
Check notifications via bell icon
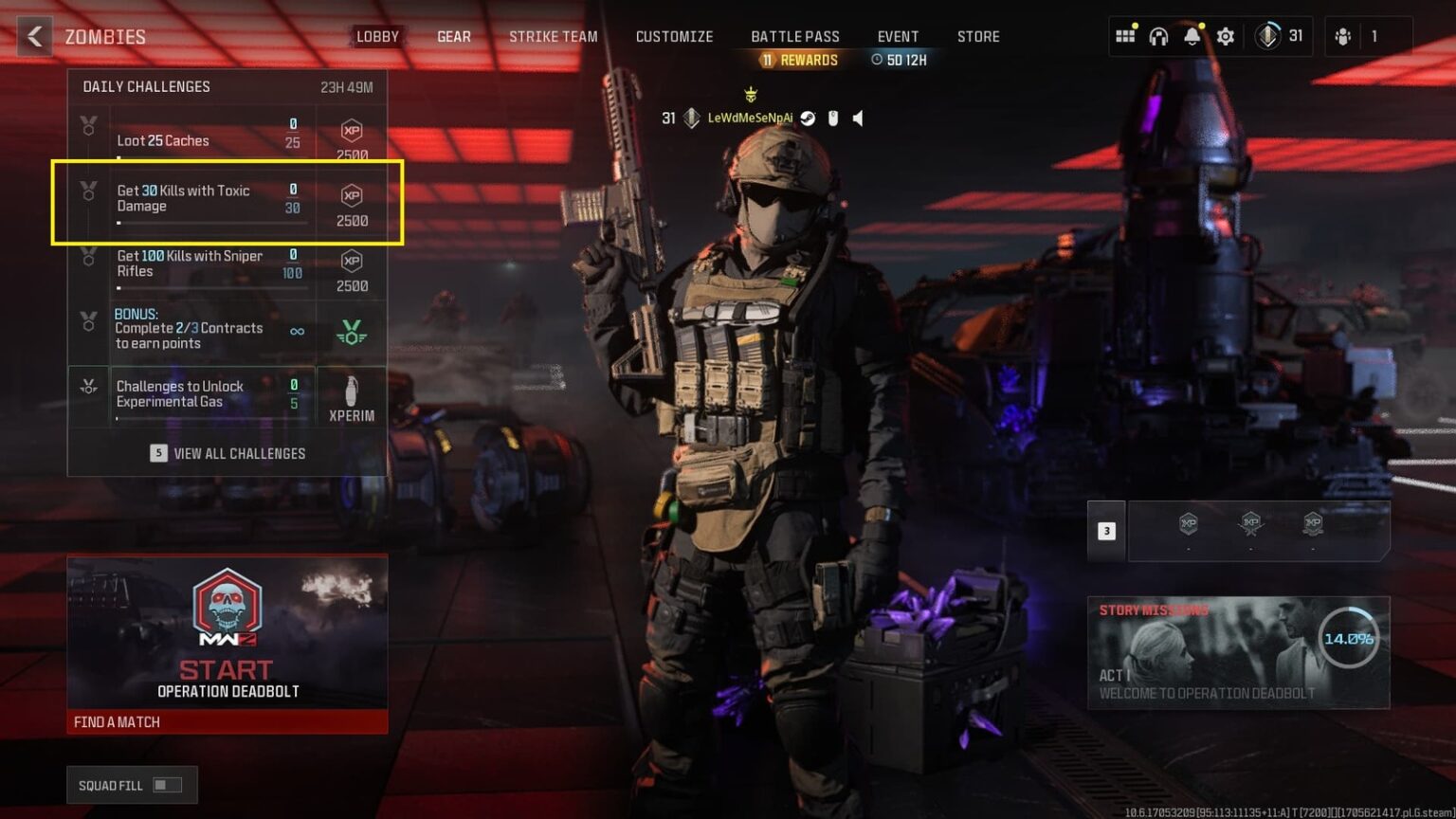(1192, 35)
